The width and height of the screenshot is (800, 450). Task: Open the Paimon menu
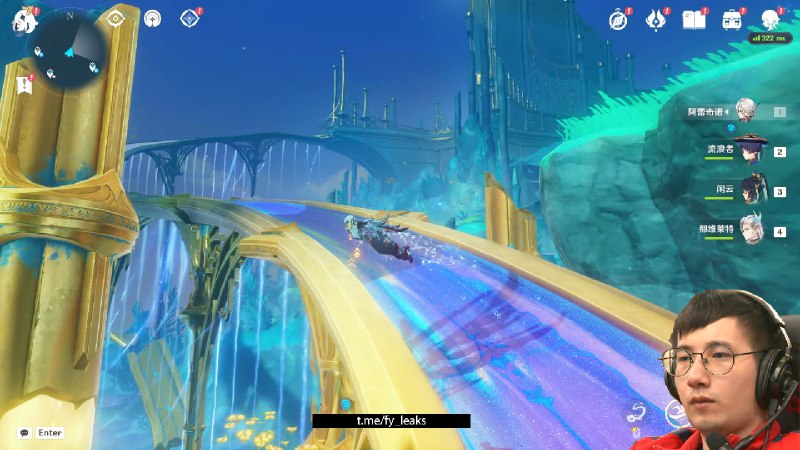pyautogui.click(x=24, y=20)
